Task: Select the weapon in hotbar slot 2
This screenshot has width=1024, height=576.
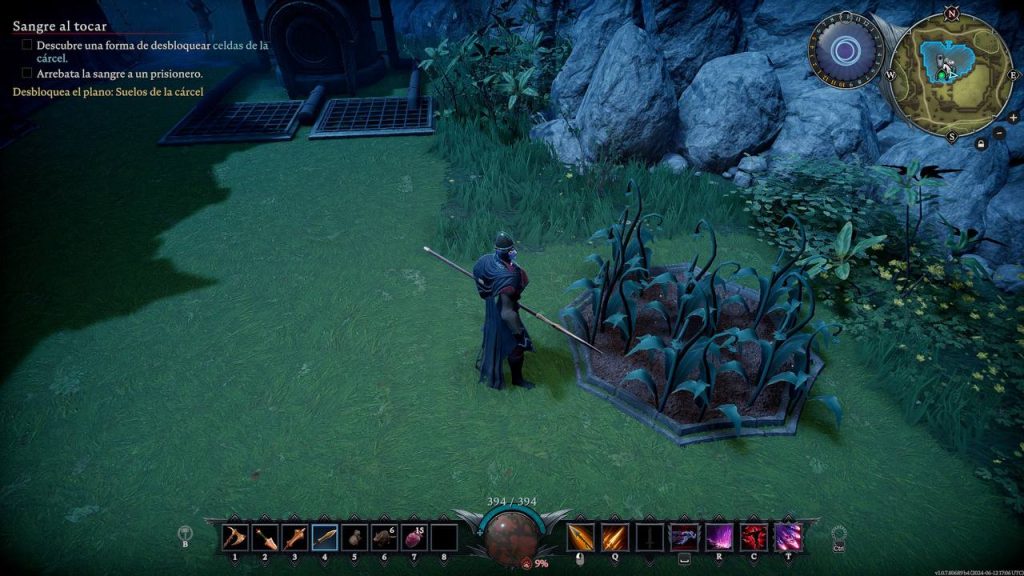Action: pyautogui.click(x=265, y=538)
